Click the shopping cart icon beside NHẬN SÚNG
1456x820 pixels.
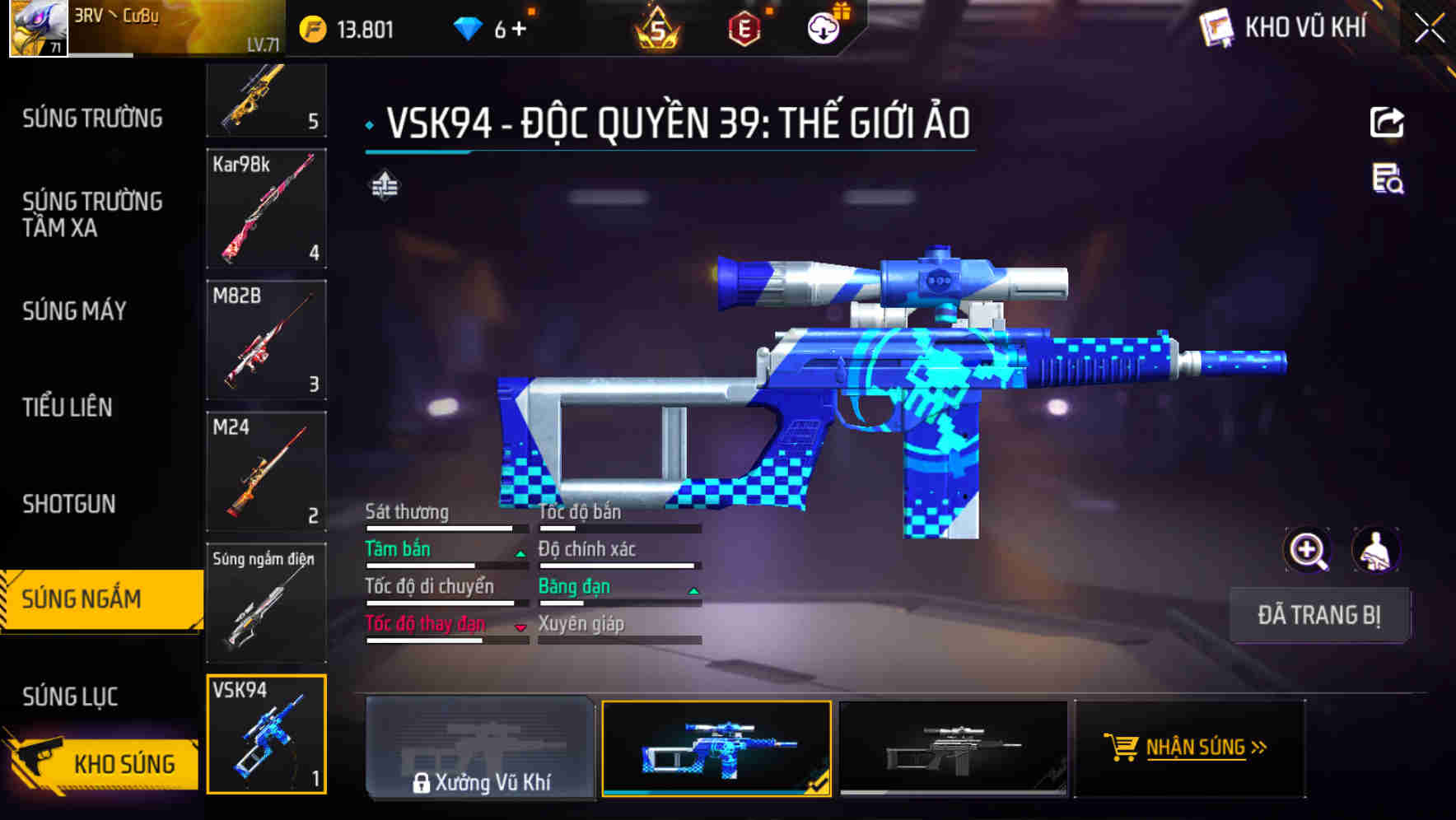(1122, 749)
